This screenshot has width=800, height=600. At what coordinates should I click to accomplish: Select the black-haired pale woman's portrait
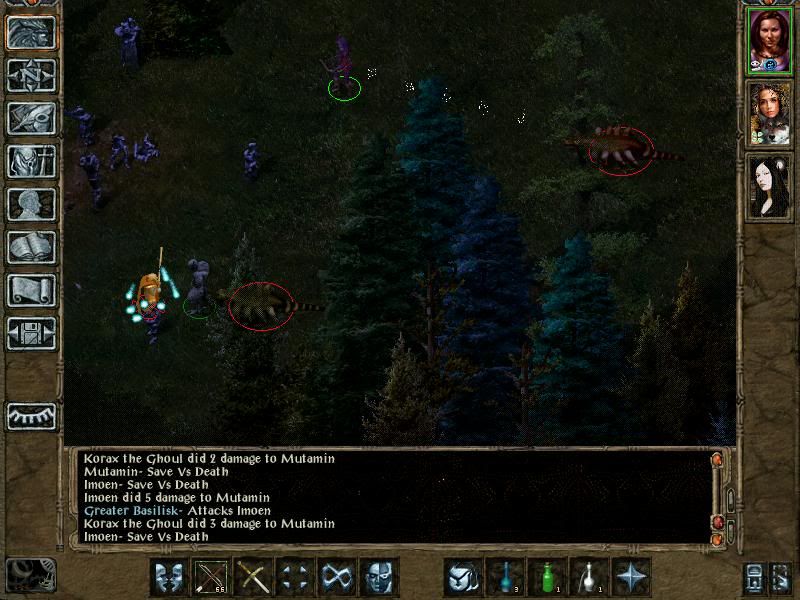(769, 187)
